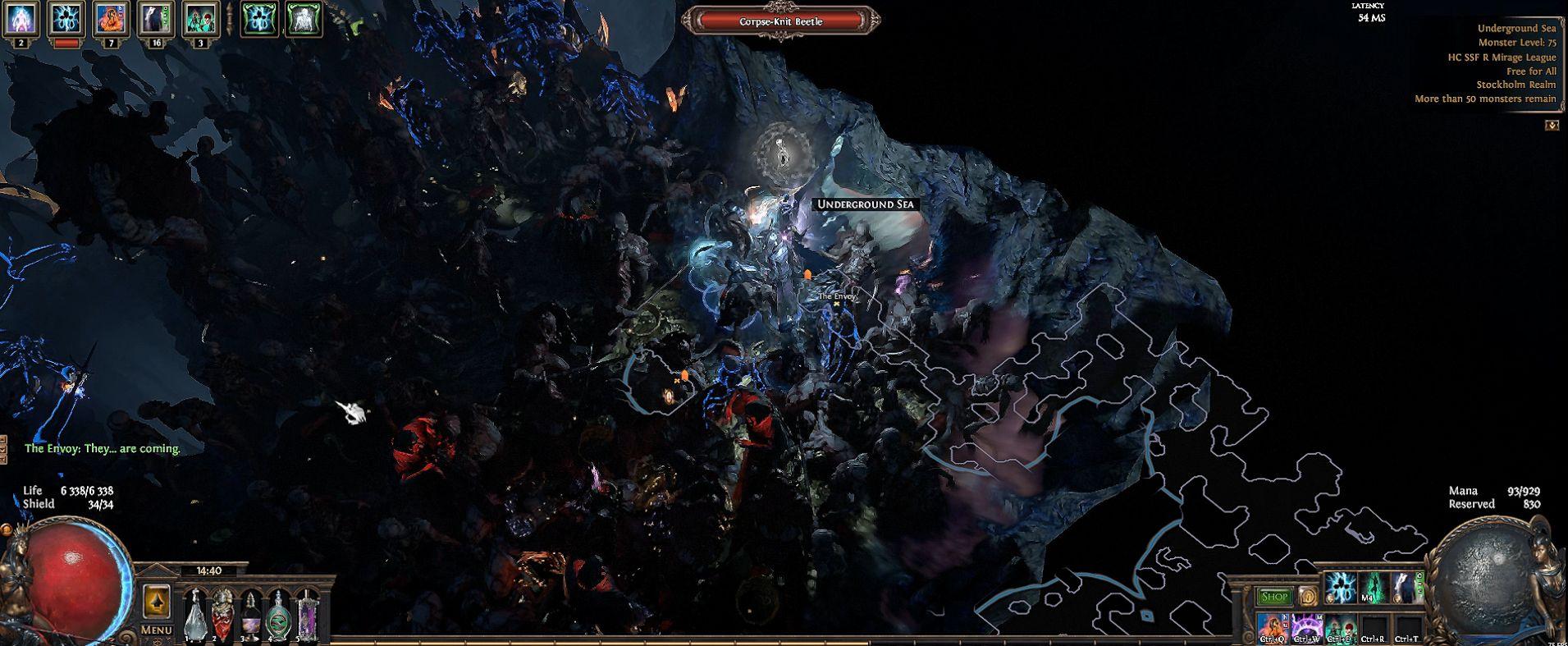Select the blue lightning skill in top skill row

click(1341, 588)
